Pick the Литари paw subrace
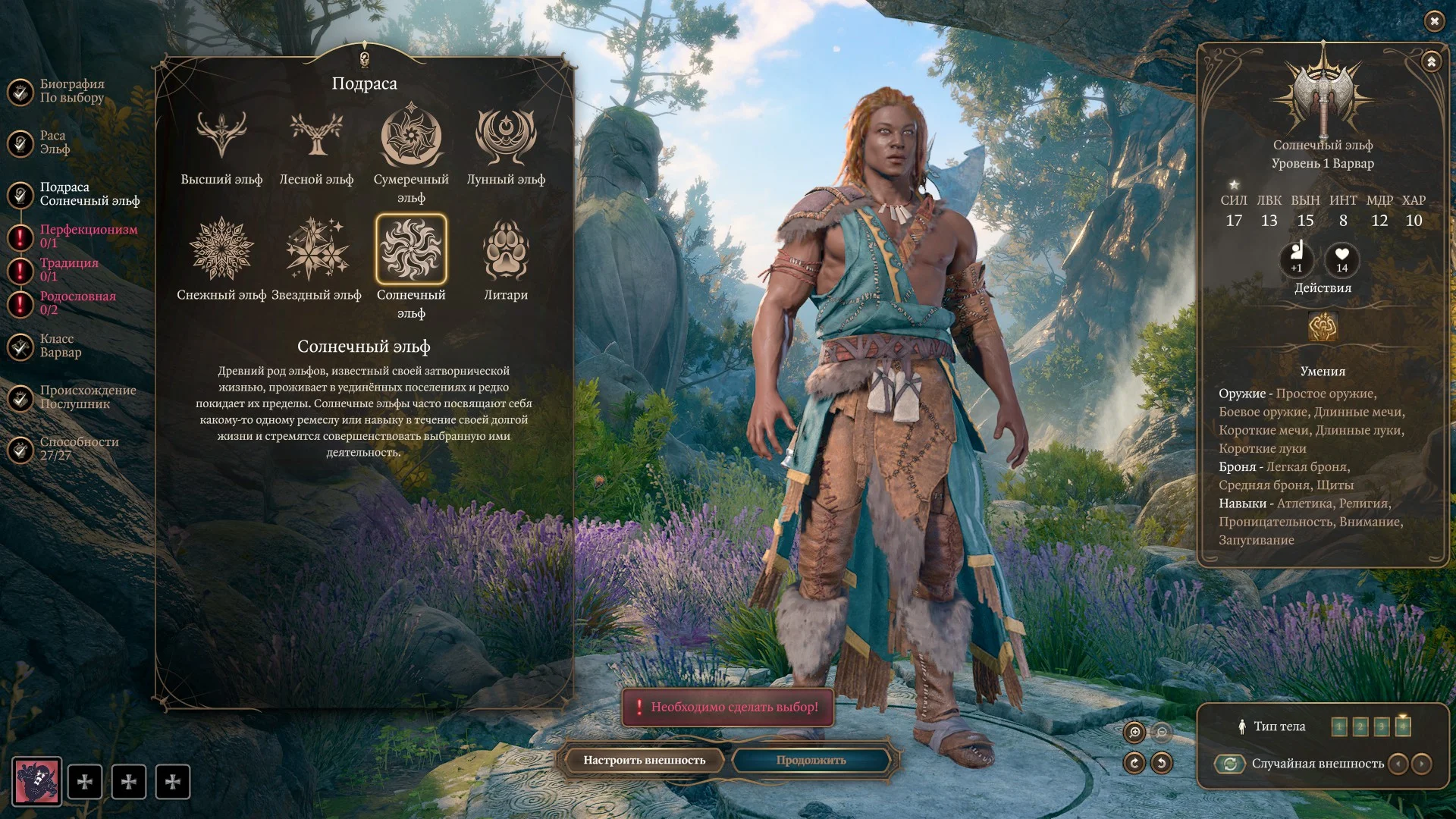Screen dimensions: 1456x819 (x=506, y=249)
